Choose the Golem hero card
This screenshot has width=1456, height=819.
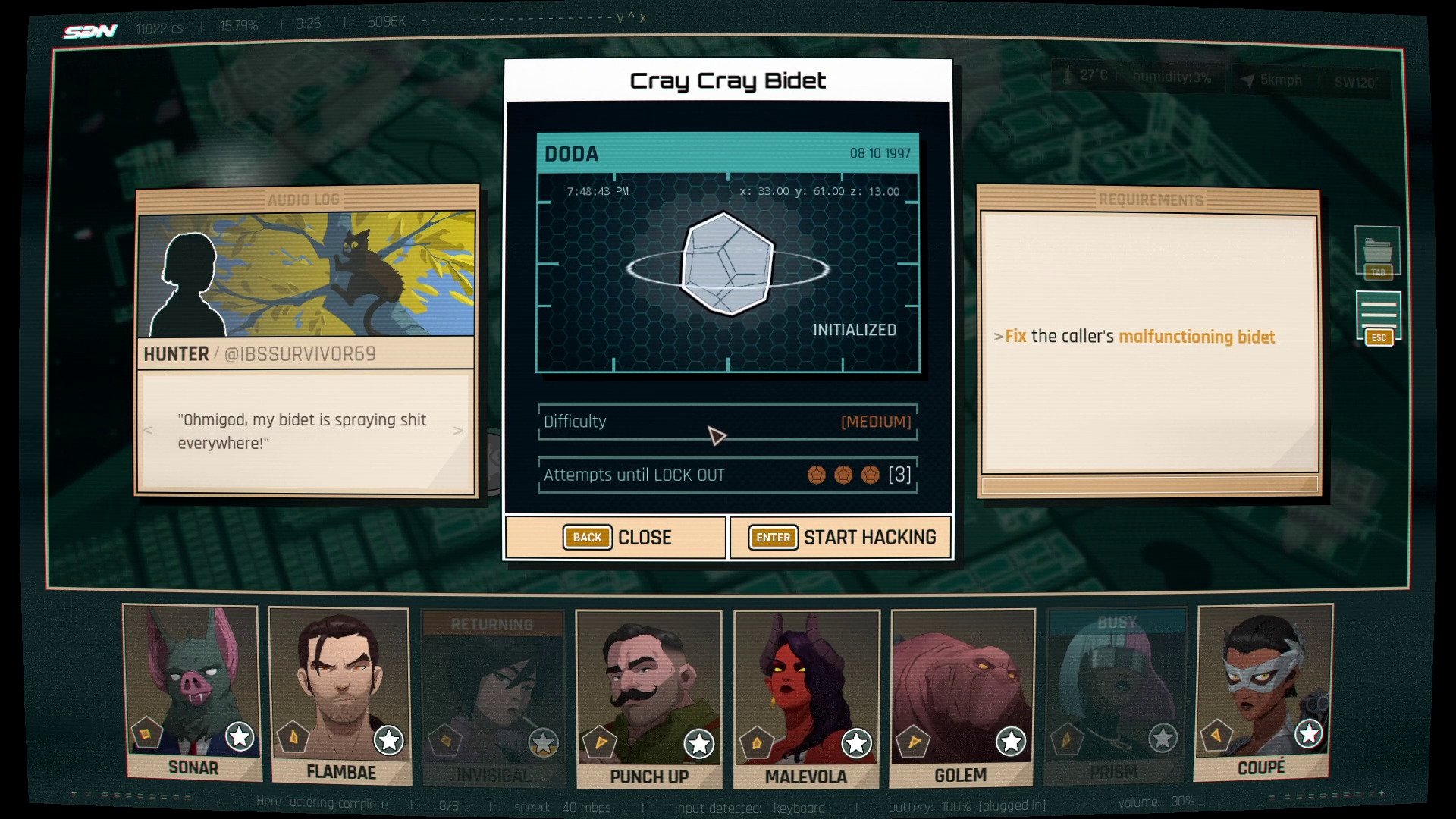point(962,696)
